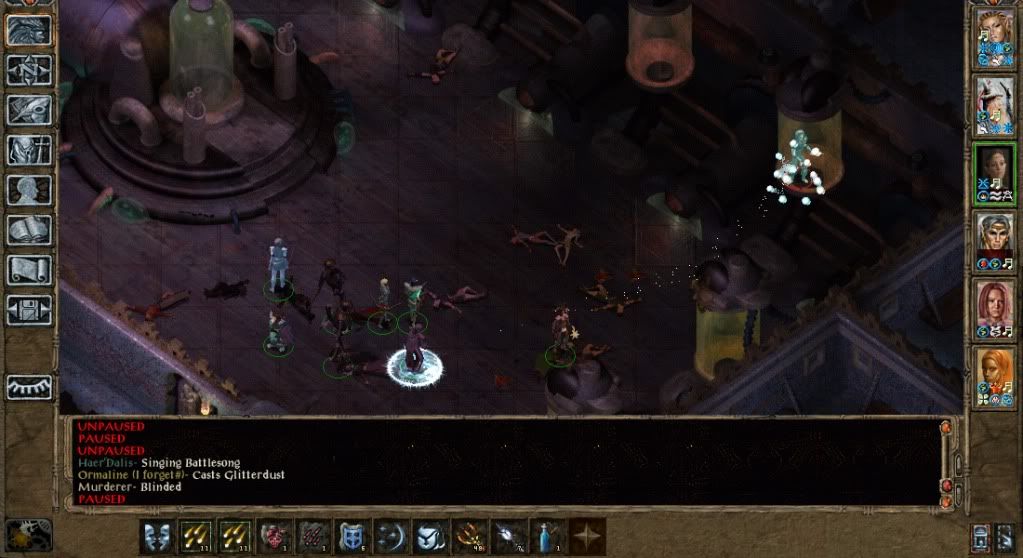Select the red-haired woman's portrait
The height and width of the screenshot is (558, 1023).
click(995, 307)
